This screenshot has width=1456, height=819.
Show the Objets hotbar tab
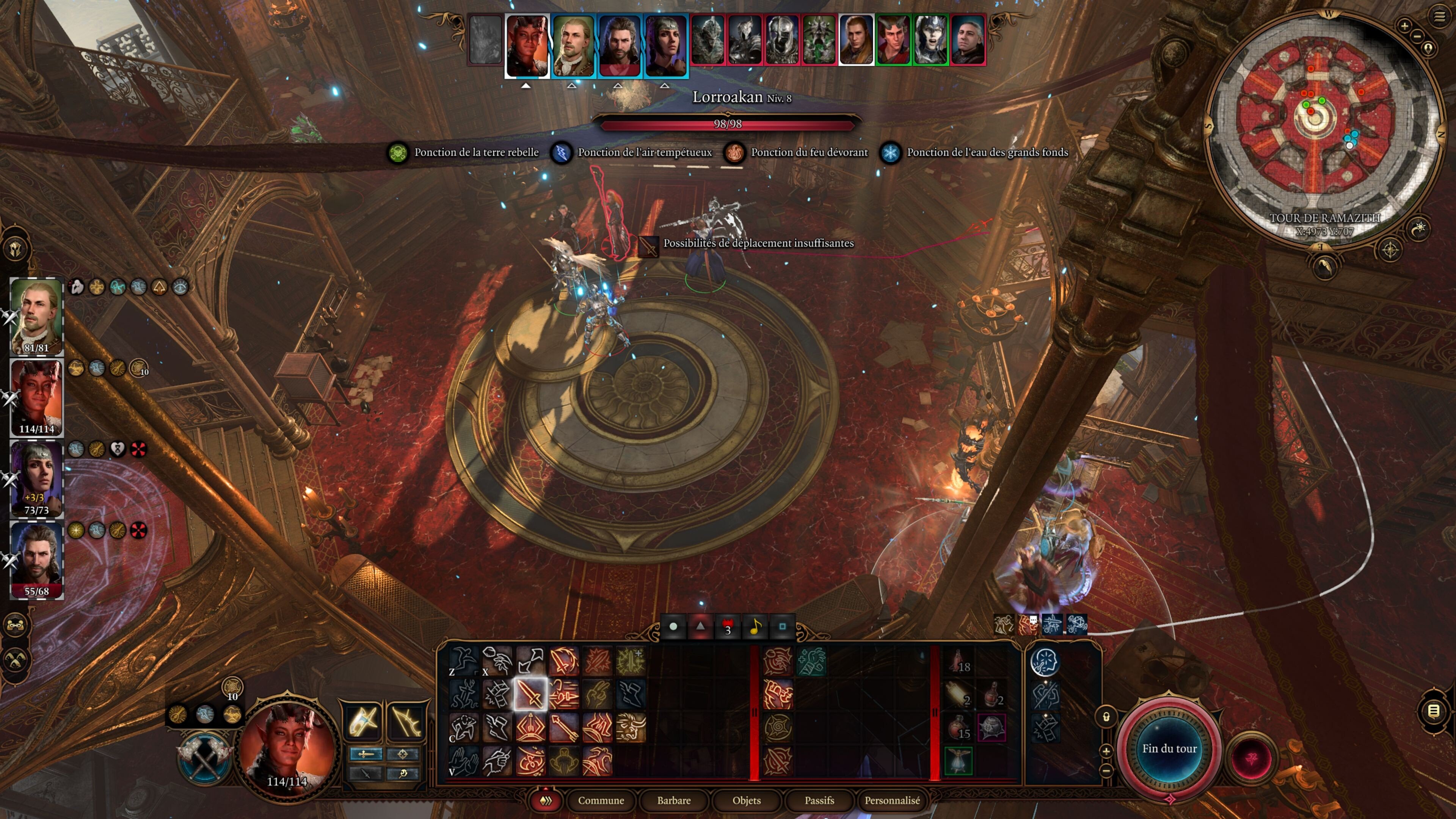[x=746, y=800]
